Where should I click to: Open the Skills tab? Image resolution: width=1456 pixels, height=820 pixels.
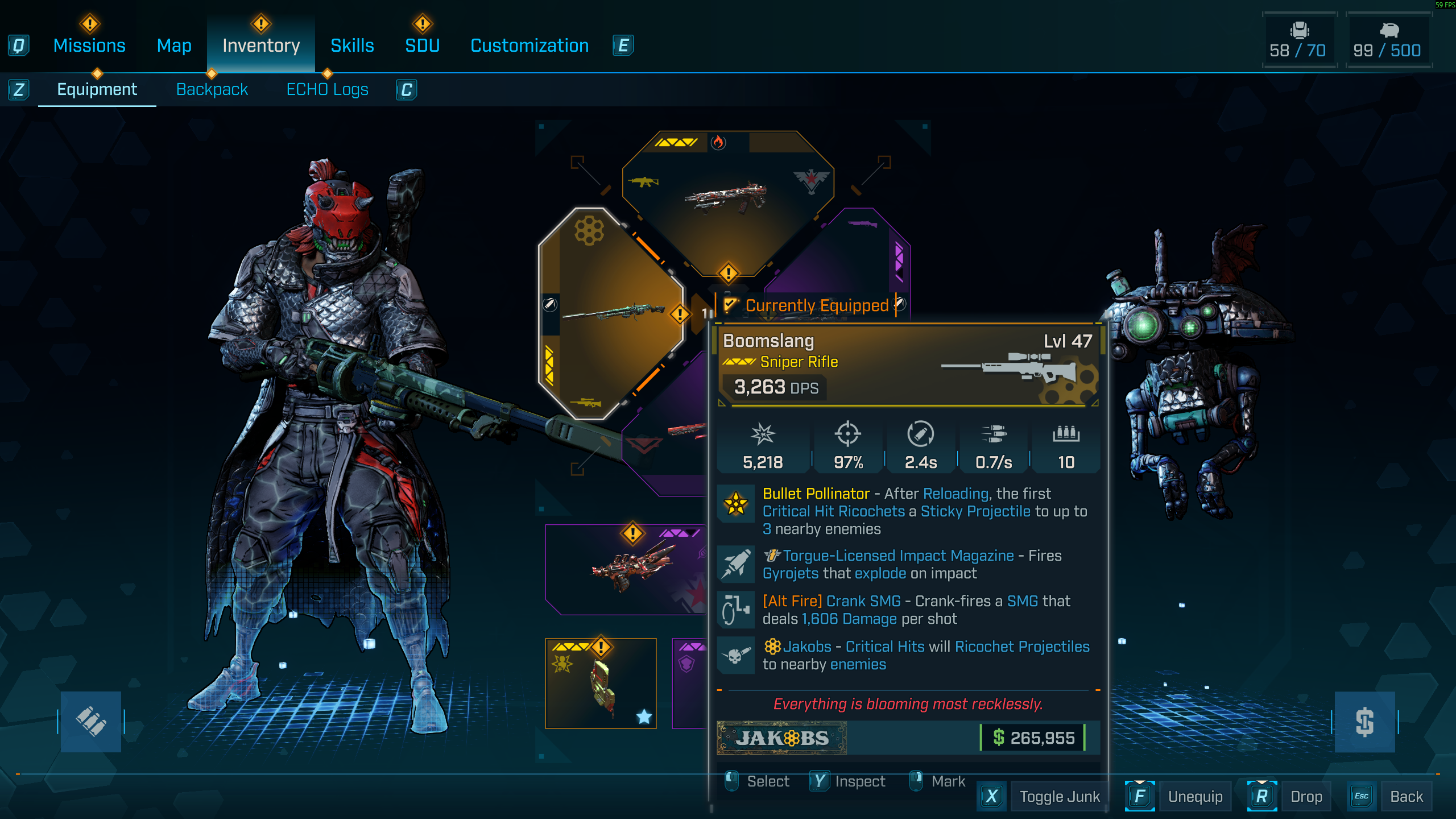[352, 45]
